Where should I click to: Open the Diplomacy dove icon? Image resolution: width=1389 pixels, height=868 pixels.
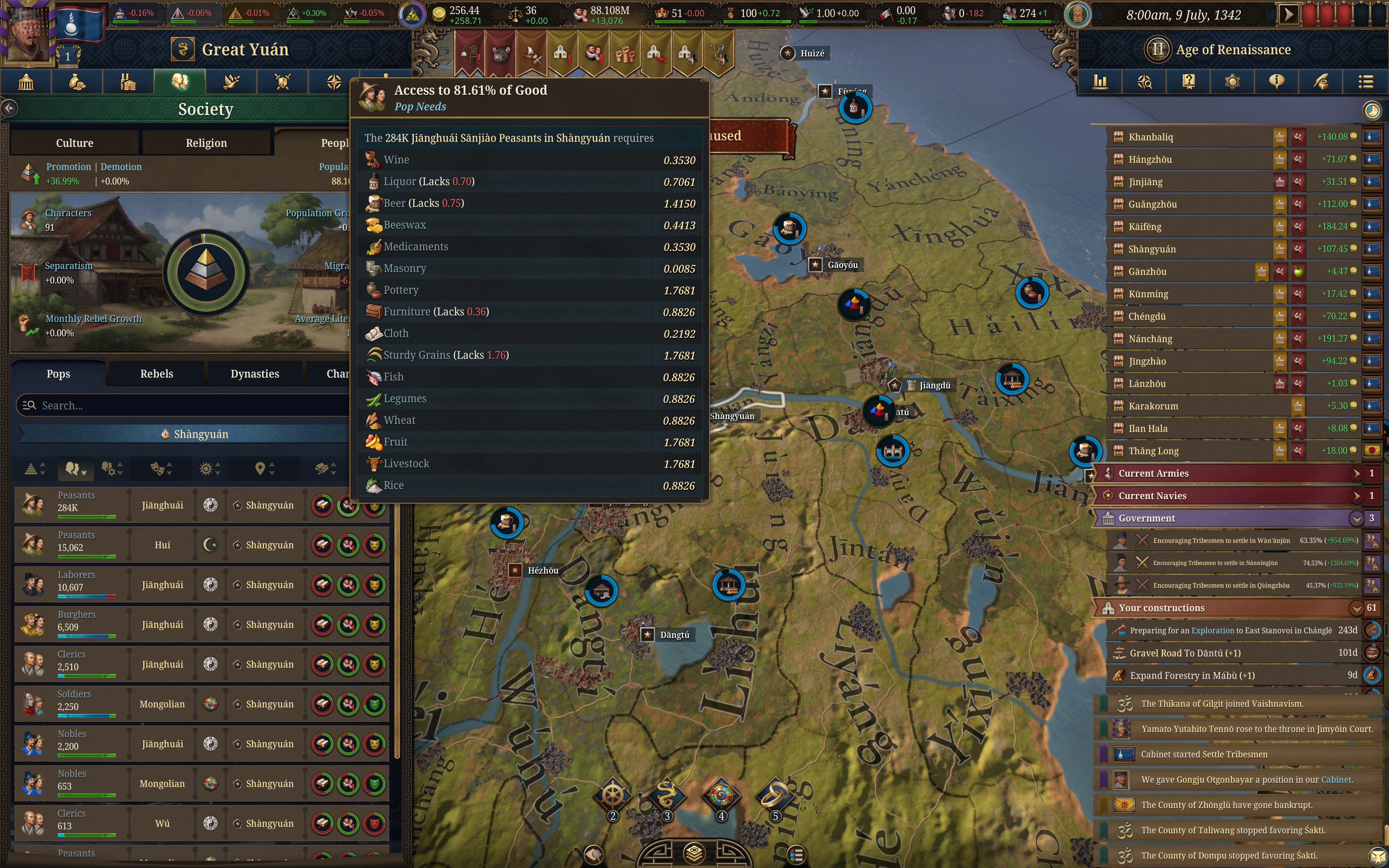(231, 81)
